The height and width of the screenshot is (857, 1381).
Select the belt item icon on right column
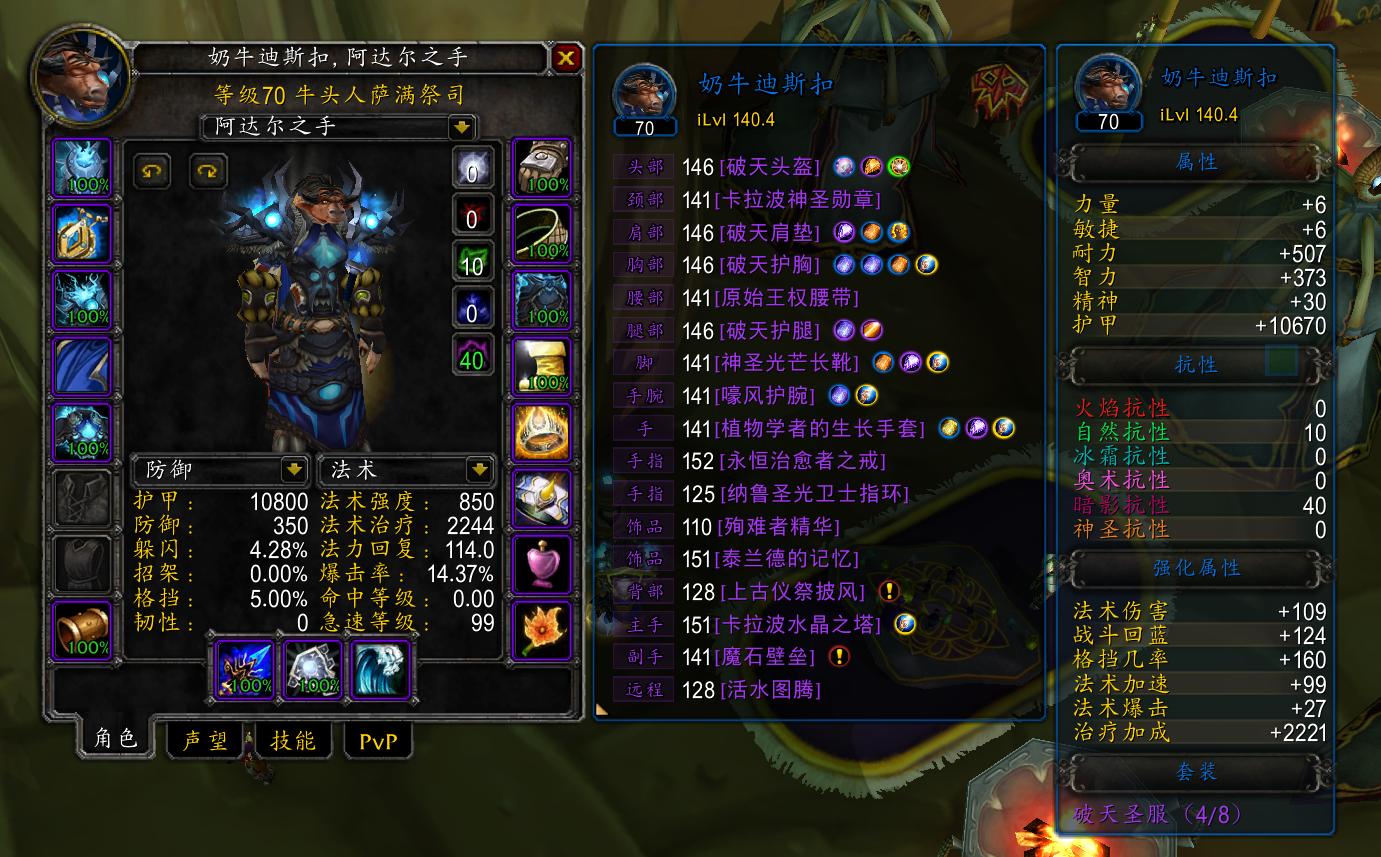(541, 233)
